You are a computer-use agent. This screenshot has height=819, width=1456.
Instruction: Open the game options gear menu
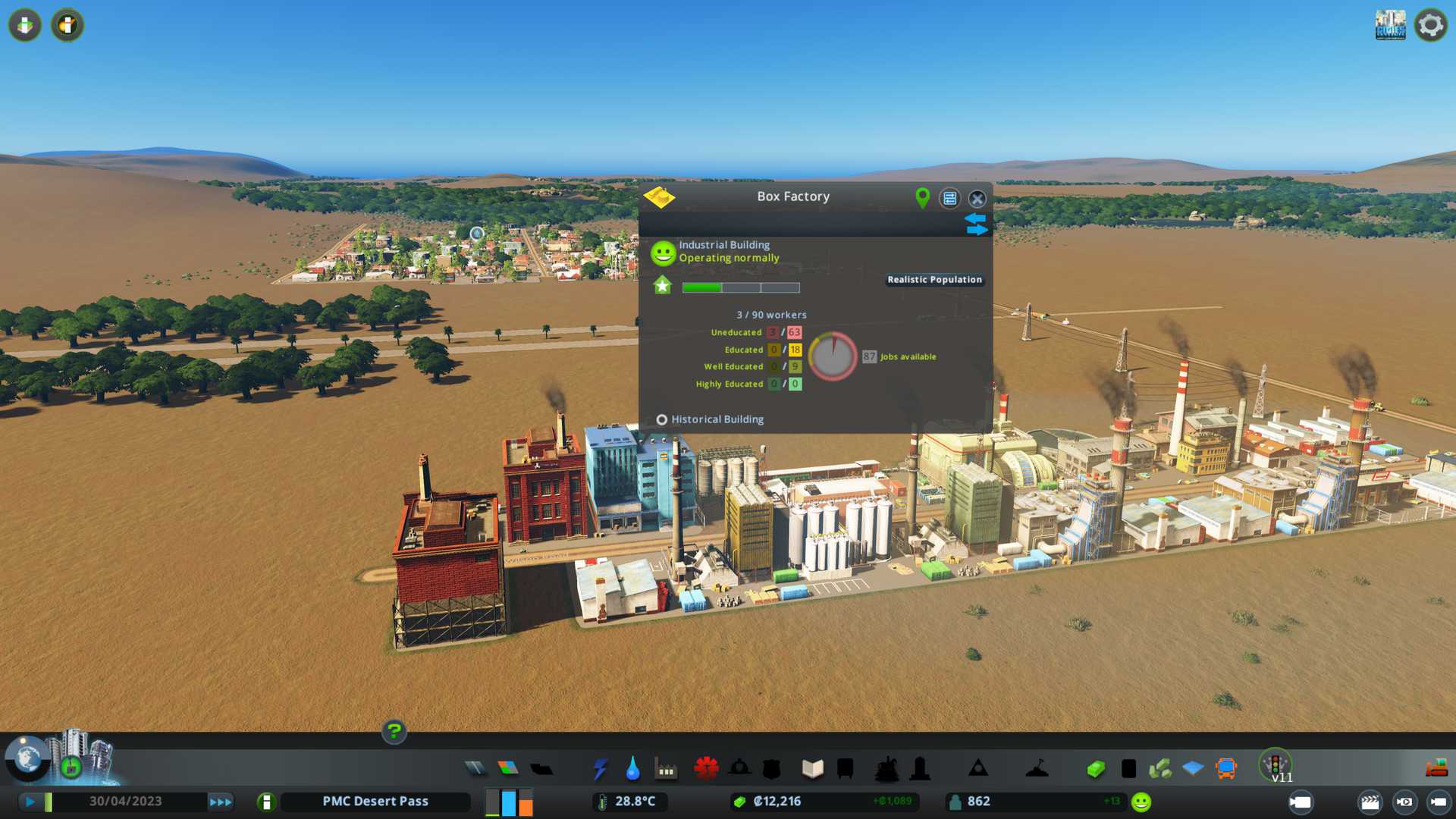pyautogui.click(x=1431, y=25)
